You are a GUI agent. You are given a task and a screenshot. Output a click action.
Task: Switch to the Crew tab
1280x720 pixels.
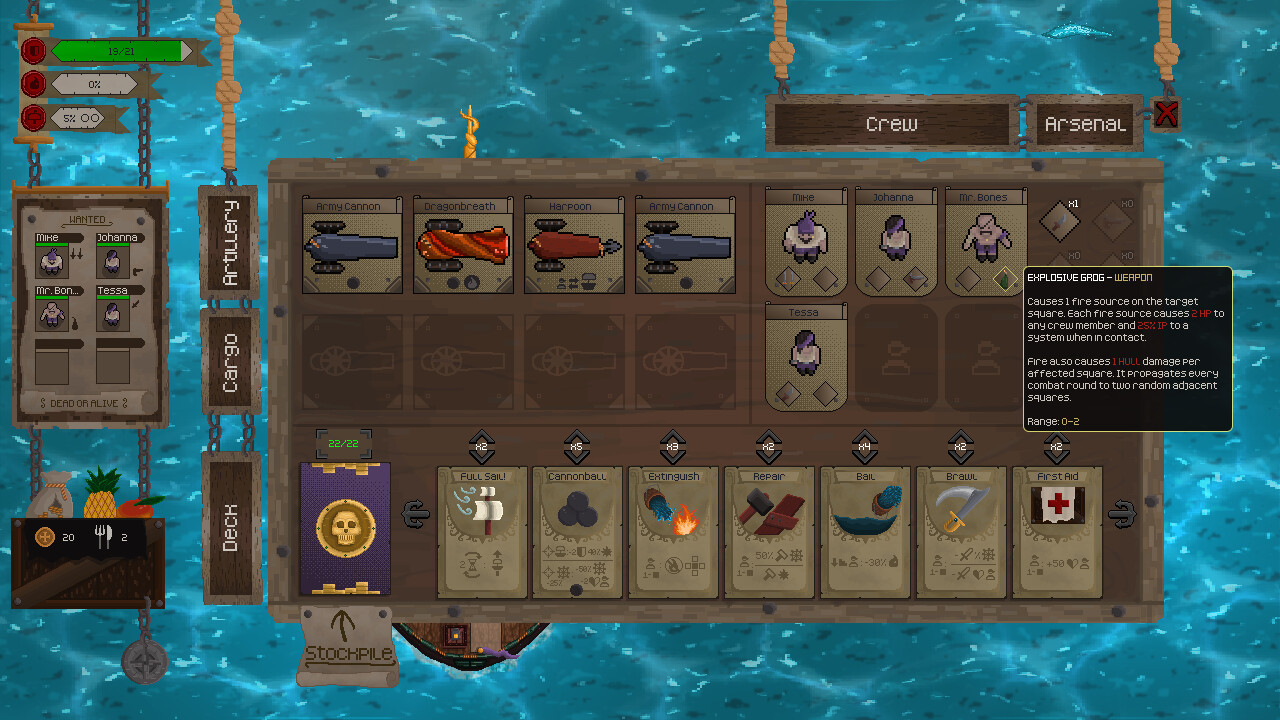891,122
